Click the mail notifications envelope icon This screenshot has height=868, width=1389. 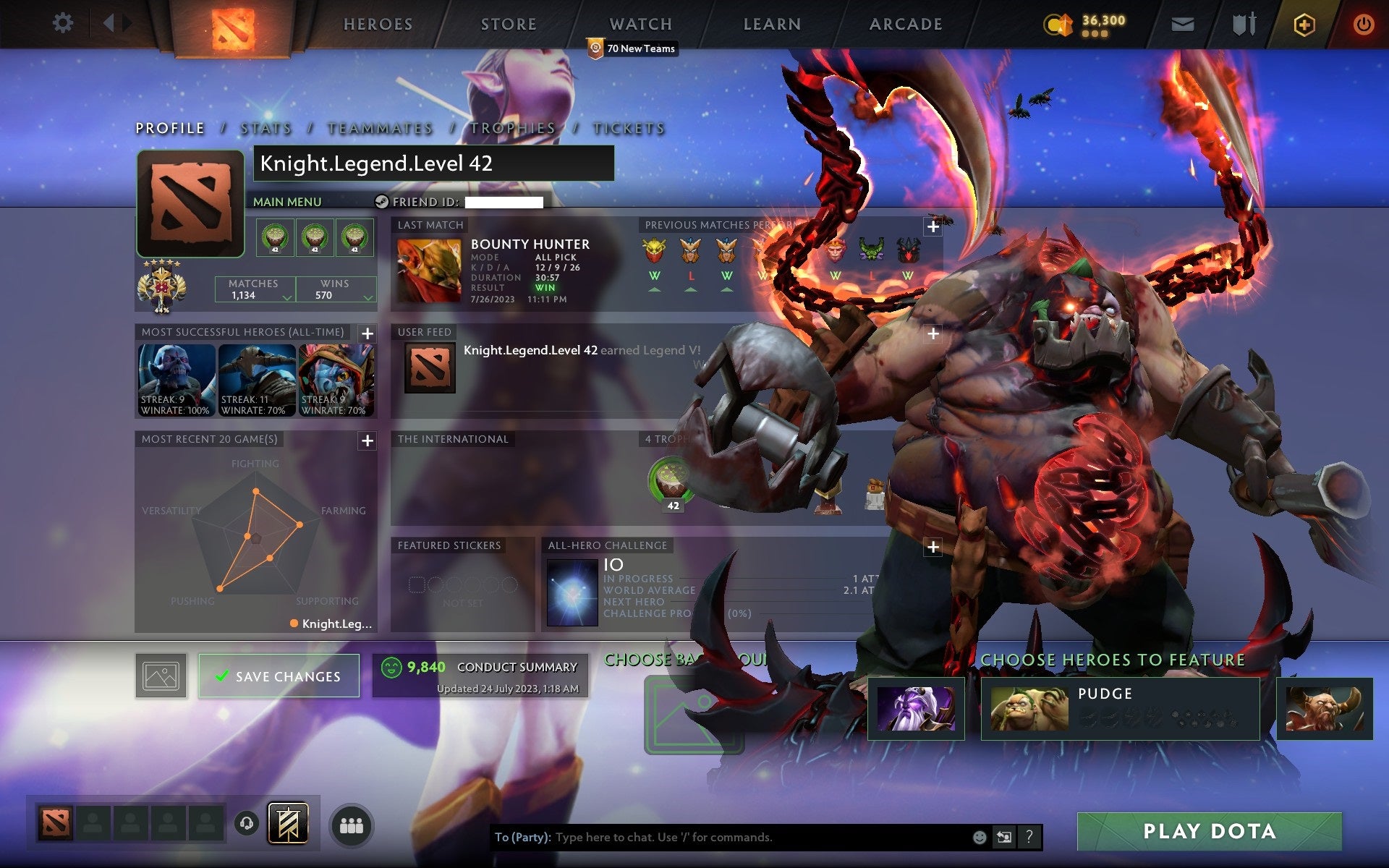(x=1182, y=23)
